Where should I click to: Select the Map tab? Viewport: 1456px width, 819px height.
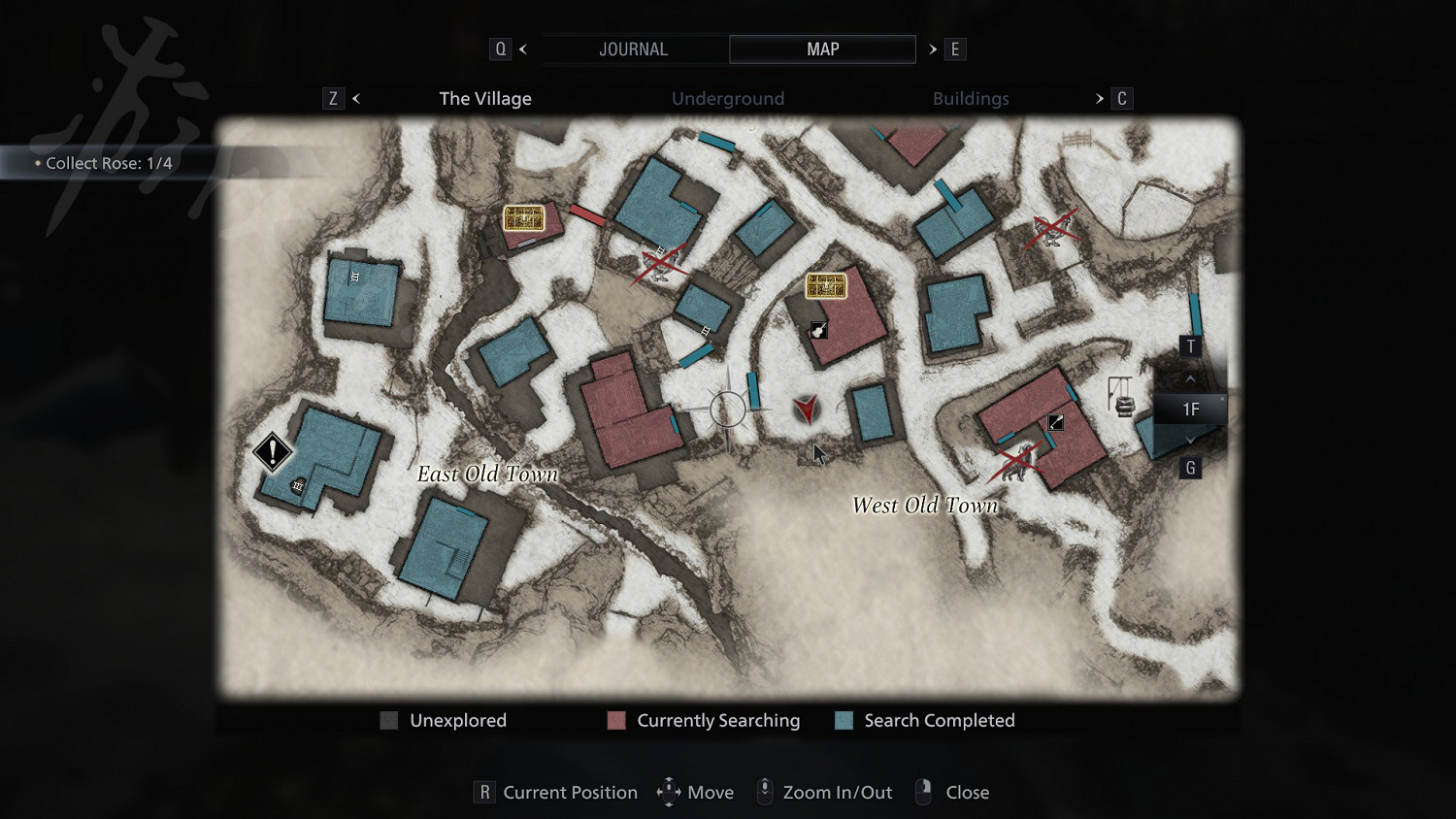click(822, 49)
